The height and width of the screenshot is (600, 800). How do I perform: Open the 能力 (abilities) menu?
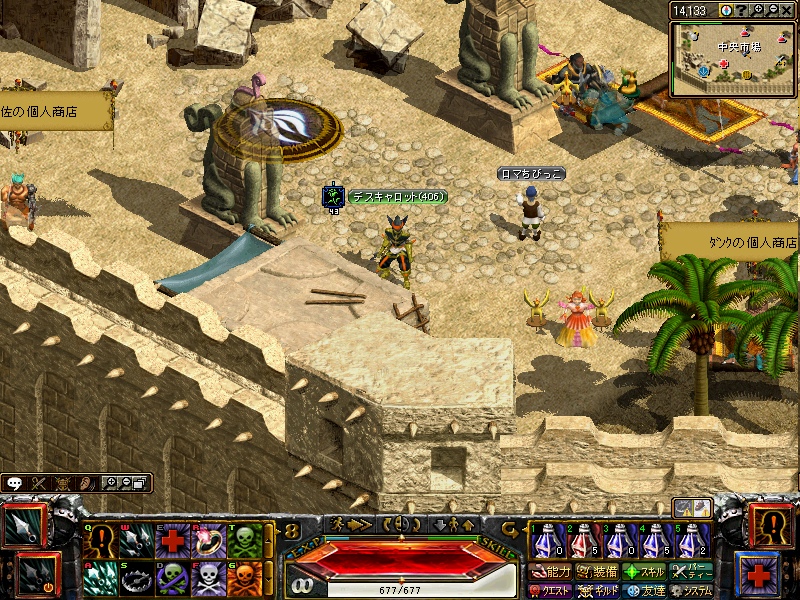click(x=550, y=573)
